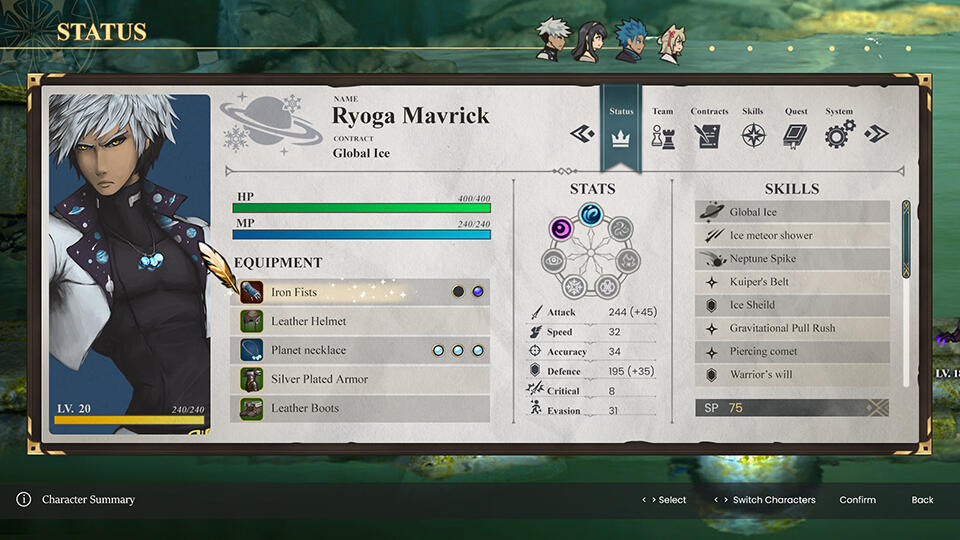Go Back from the status screen
Viewport: 960px width, 540px height.
click(x=922, y=500)
